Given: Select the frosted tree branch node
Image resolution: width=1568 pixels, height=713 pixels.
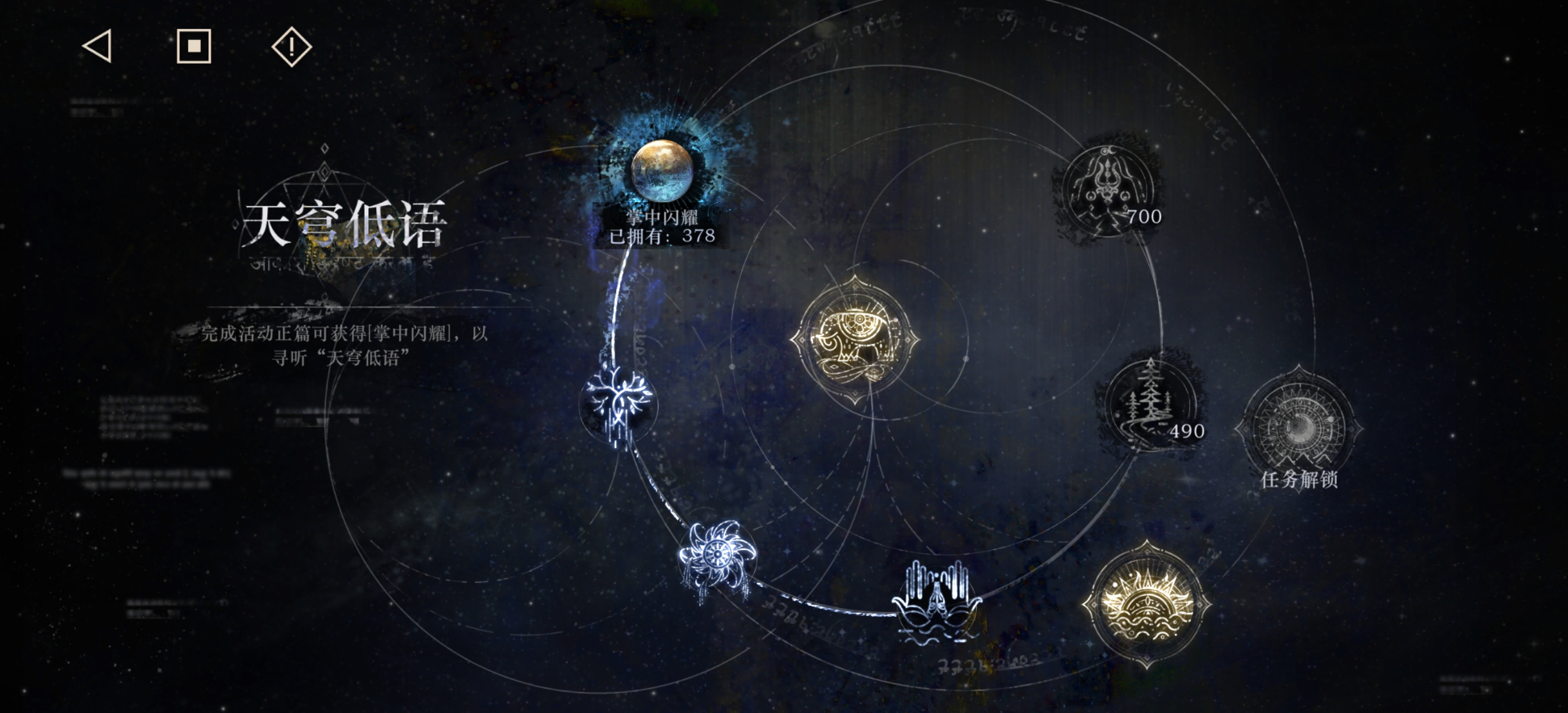Looking at the screenshot, I should click(x=618, y=404).
